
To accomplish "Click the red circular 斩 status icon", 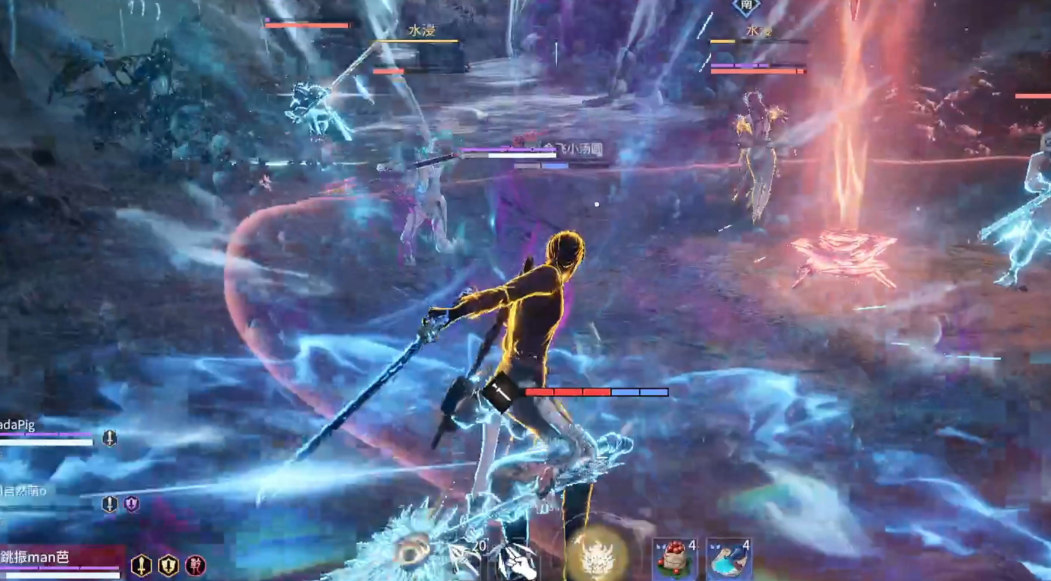I will 195,566.
